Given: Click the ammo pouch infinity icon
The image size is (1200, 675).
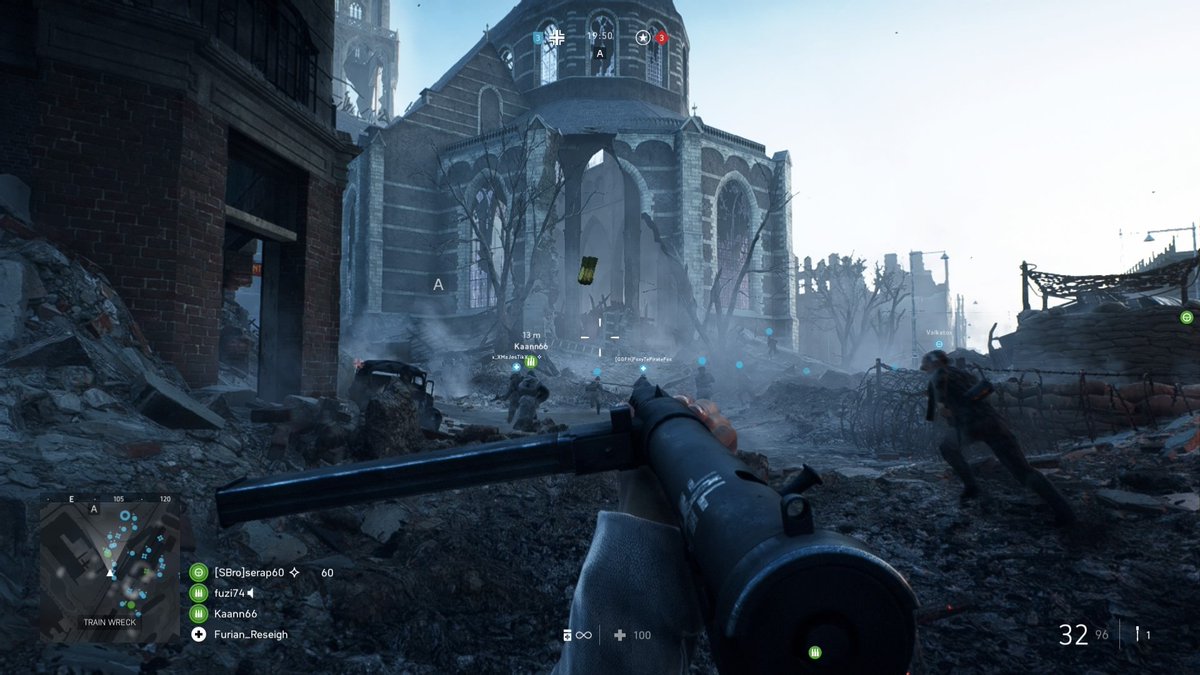Looking at the screenshot, I should coord(576,635).
